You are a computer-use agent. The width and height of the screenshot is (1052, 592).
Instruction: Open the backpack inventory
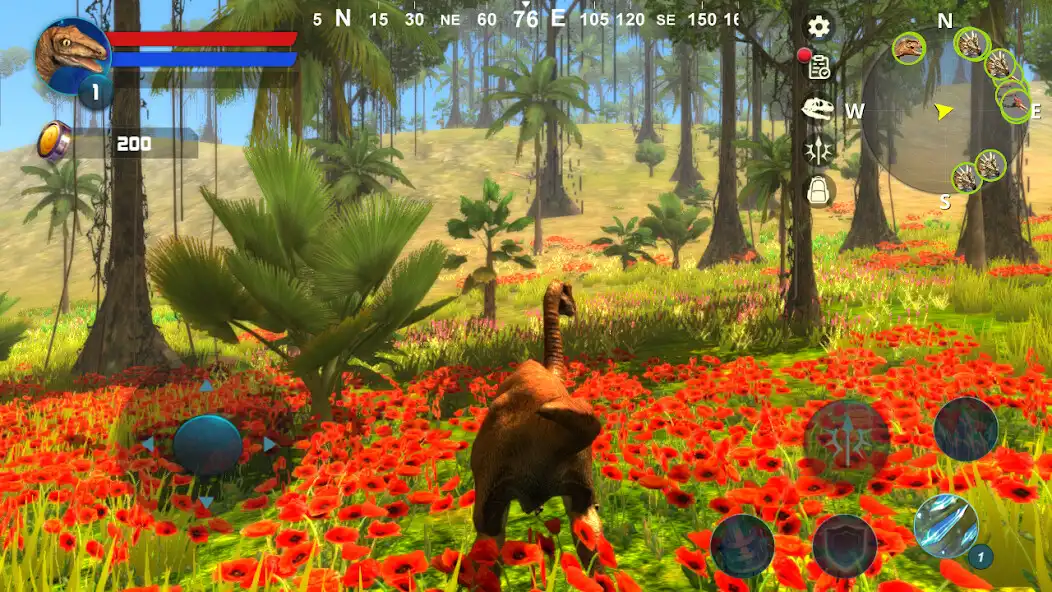coord(820,190)
